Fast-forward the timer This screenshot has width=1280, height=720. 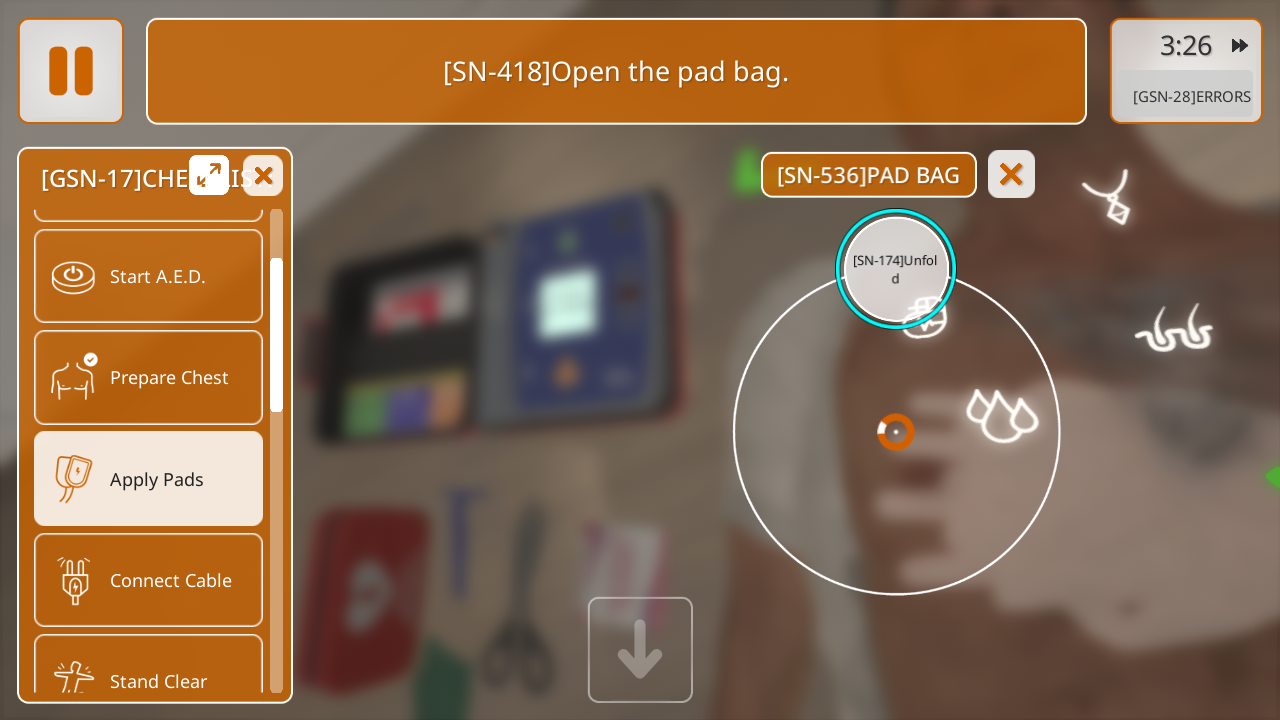tap(1240, 45)
